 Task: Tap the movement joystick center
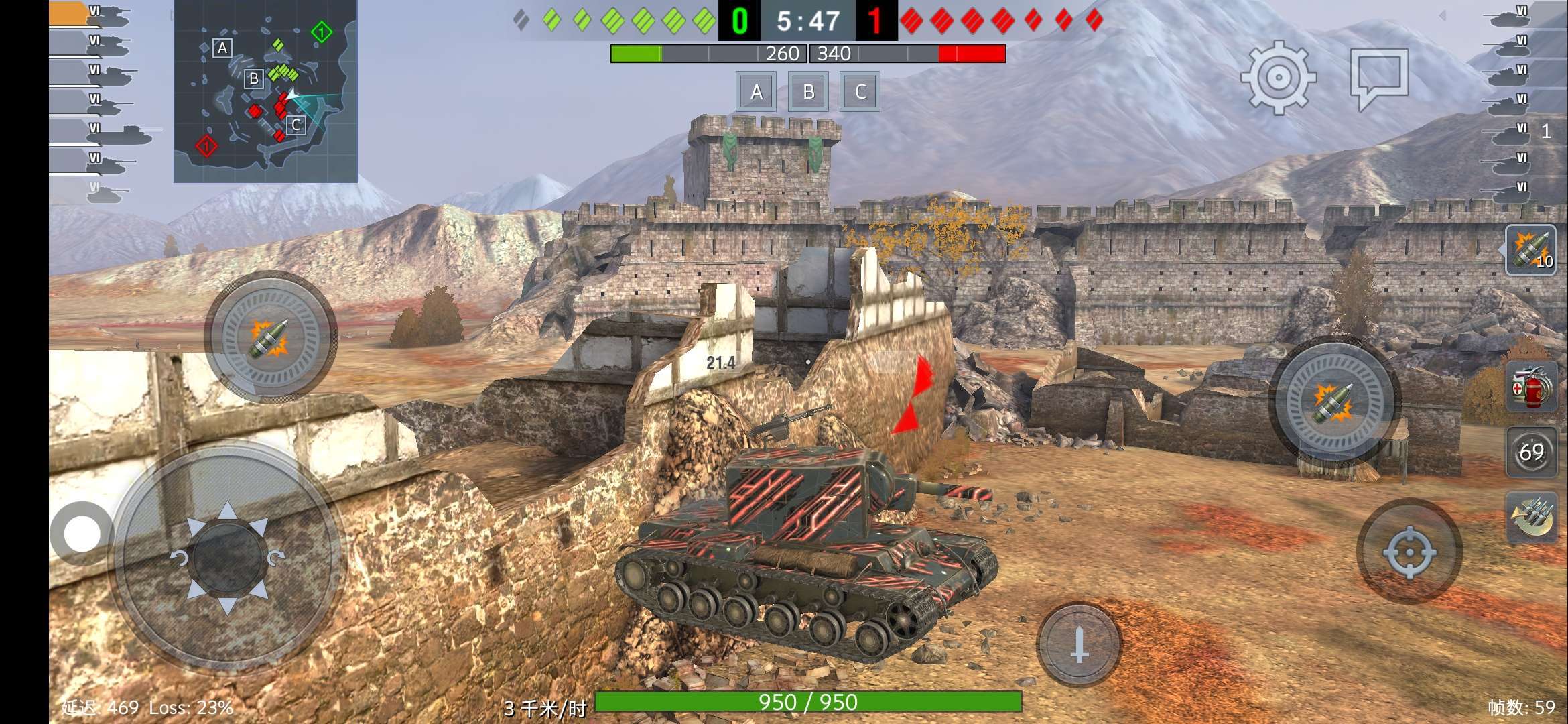[226, 557]
